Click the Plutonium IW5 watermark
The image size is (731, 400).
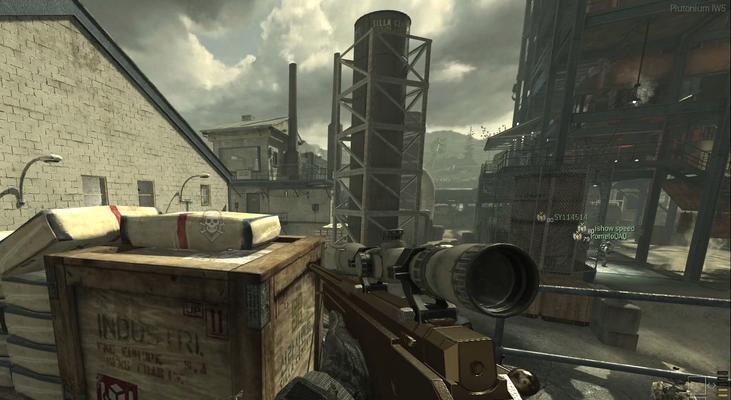click(x=697, y=8)
